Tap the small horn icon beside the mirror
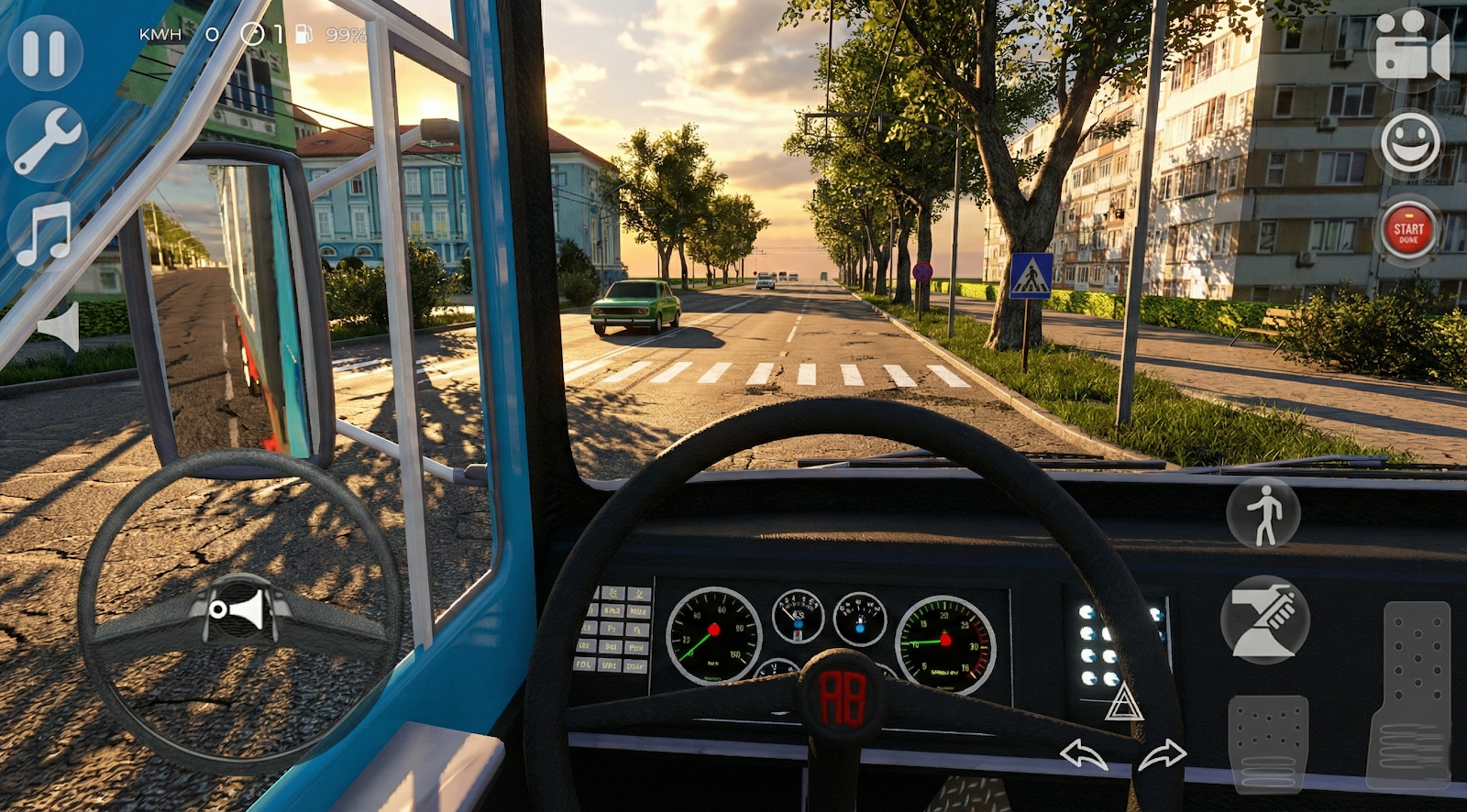Screen dimensions: 1467x812 click(61, 326)
